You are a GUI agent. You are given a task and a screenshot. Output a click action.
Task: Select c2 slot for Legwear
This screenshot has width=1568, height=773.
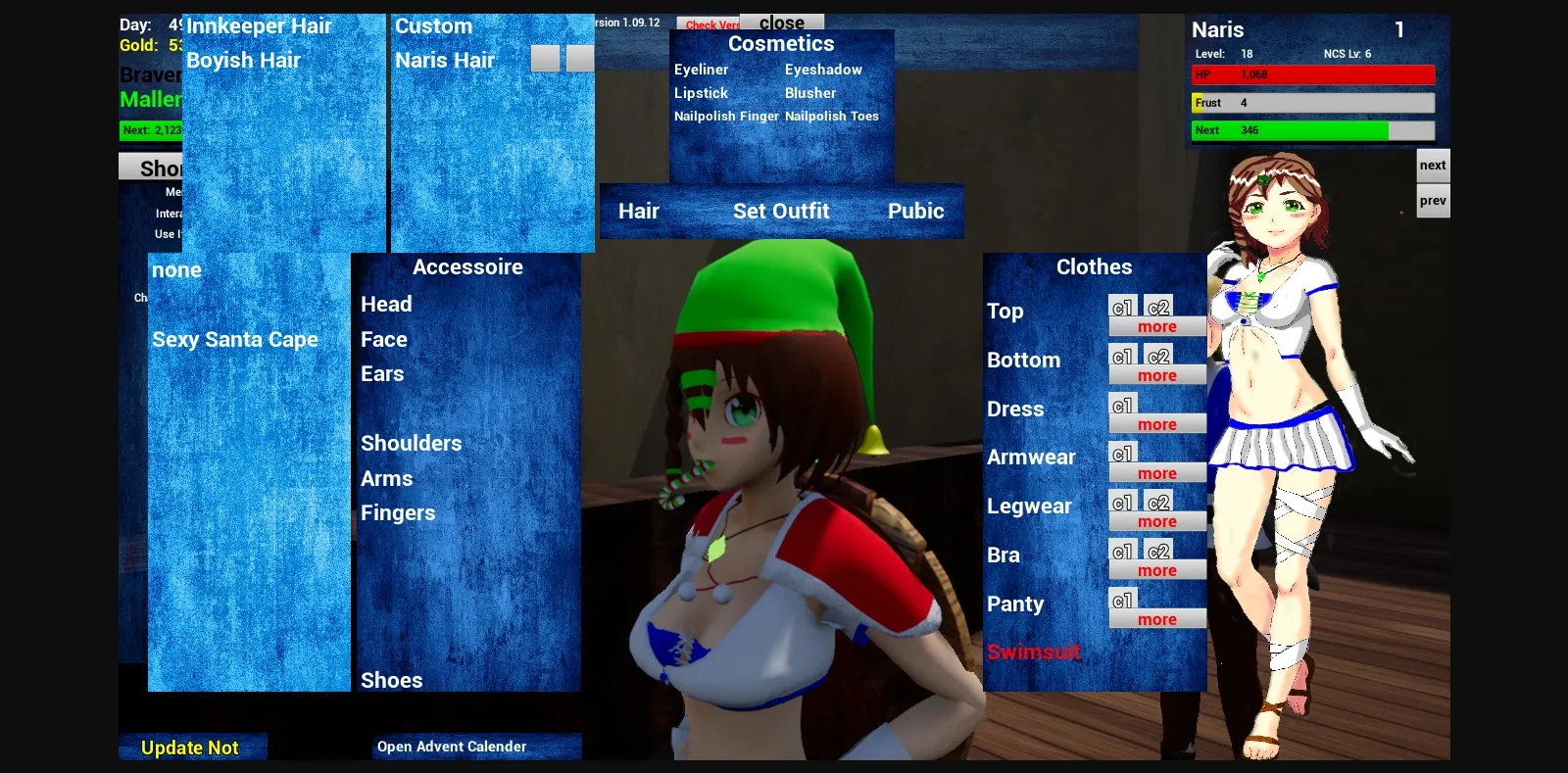click(x=1156, y=502)
